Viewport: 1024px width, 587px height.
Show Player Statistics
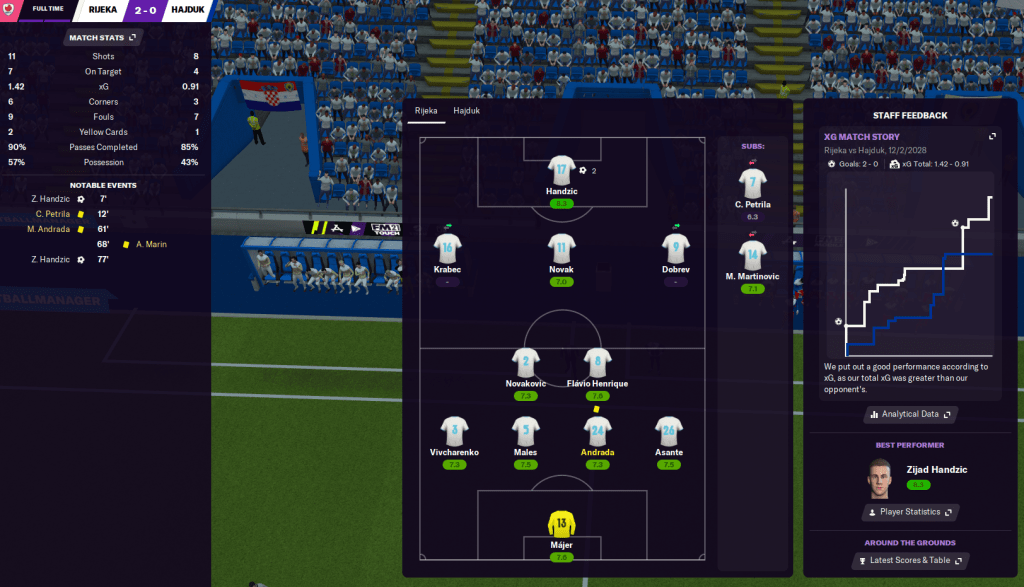[909, 512]
